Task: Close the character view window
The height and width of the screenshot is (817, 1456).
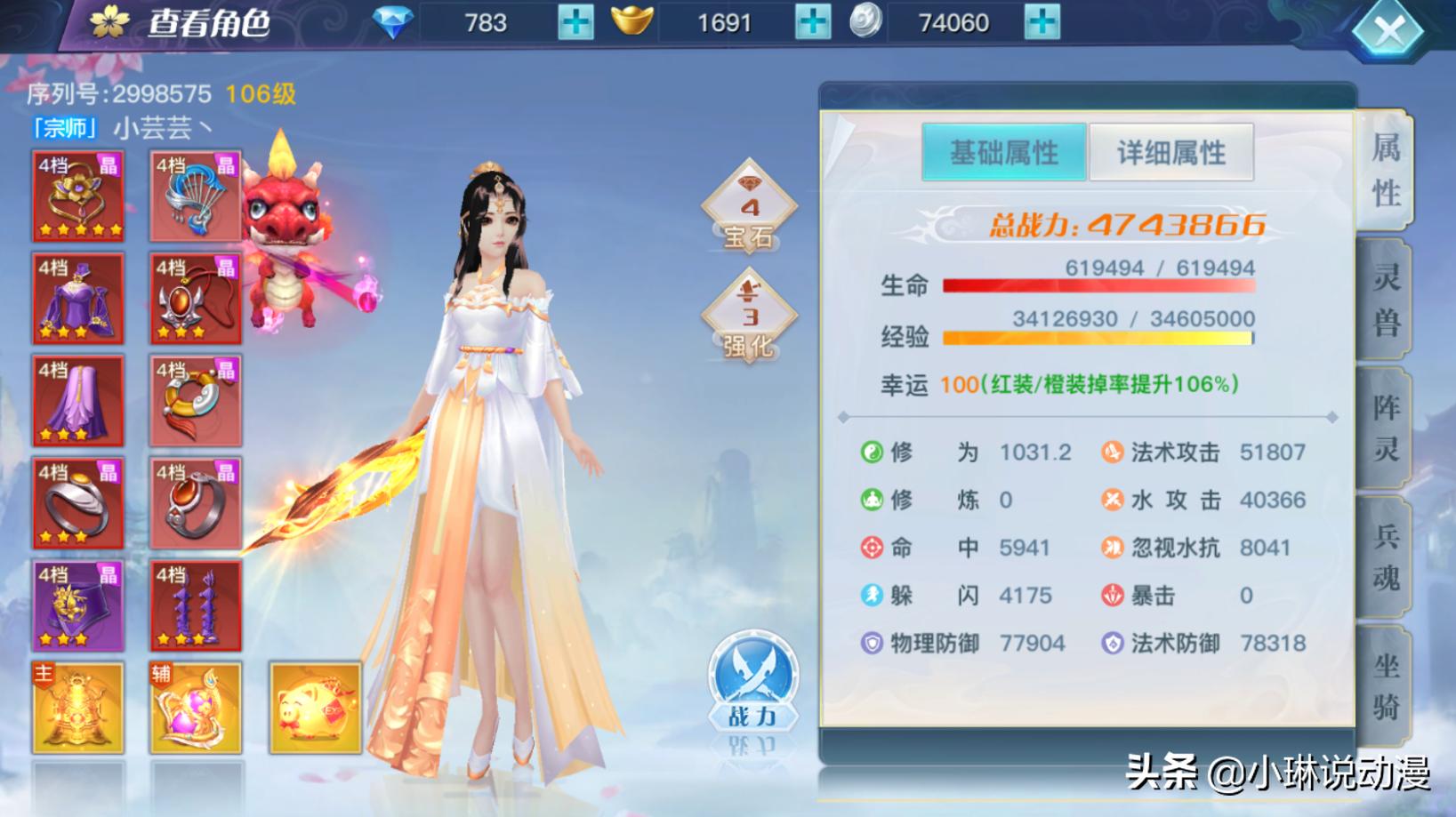Action: click(x=1388, y=32)
